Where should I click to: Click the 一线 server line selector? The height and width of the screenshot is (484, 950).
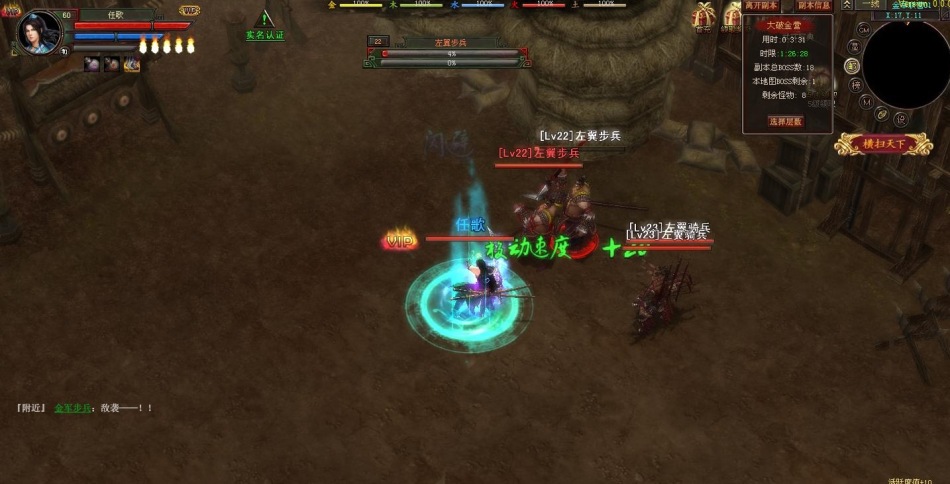(870, 5)
